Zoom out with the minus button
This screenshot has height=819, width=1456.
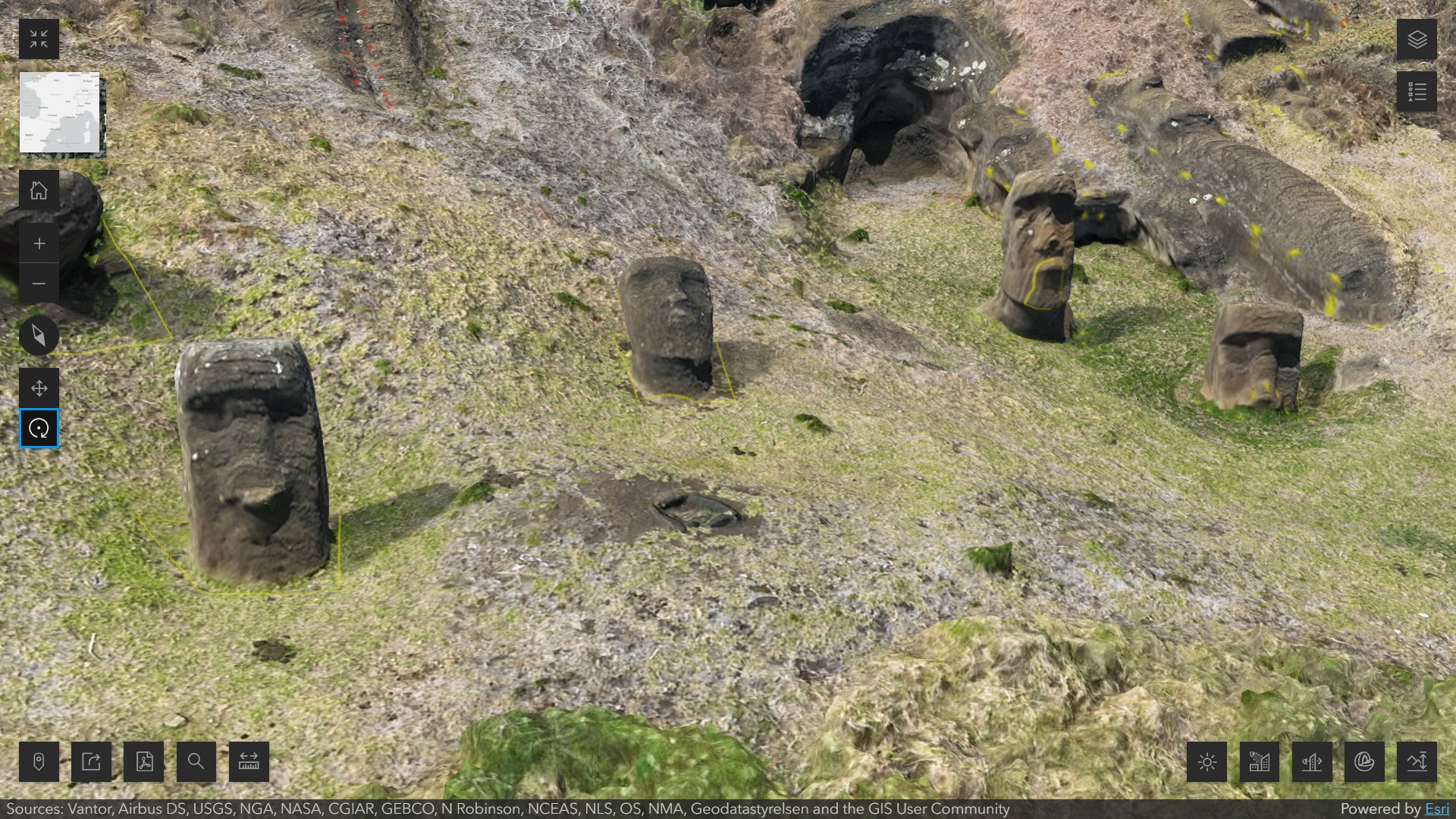tap(39, 284)
